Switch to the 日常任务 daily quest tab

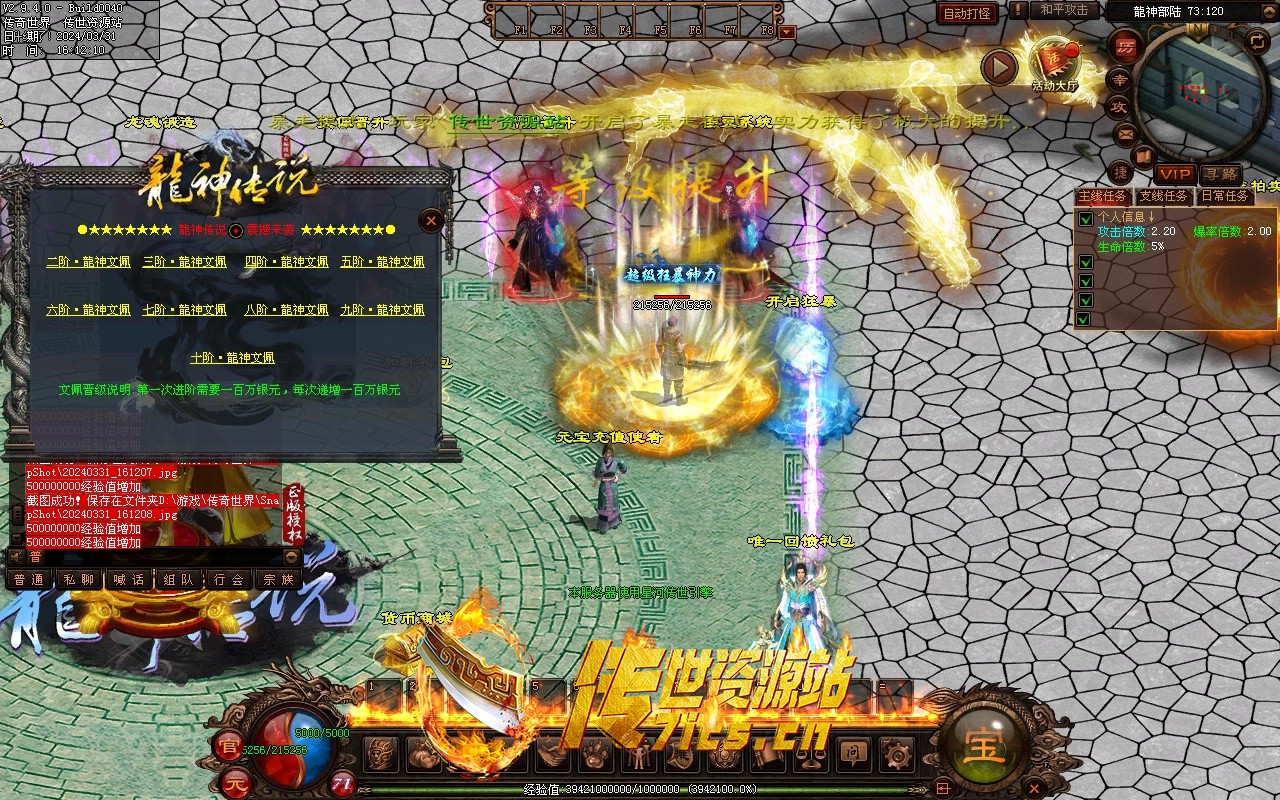click(x=1225, y=196)
